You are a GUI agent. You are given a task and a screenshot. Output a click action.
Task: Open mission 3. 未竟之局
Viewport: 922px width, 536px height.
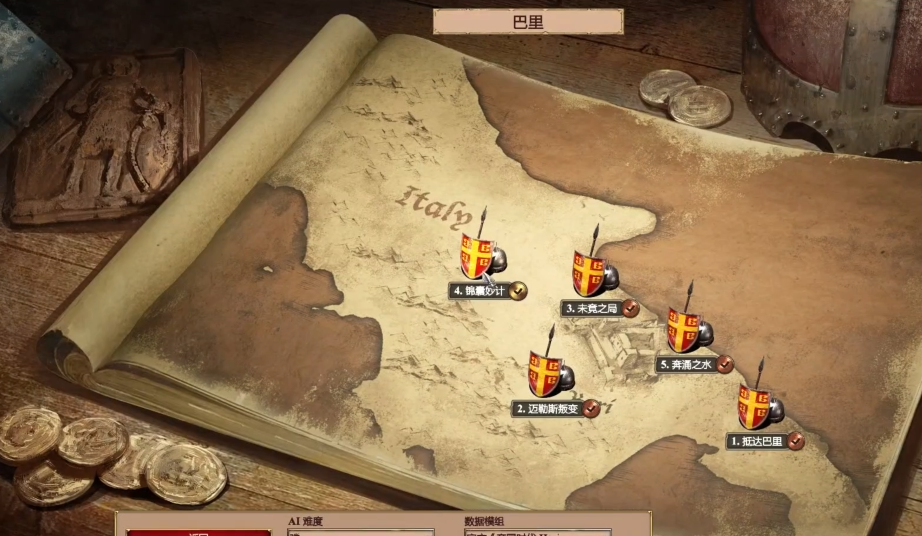tap(590, 273)
